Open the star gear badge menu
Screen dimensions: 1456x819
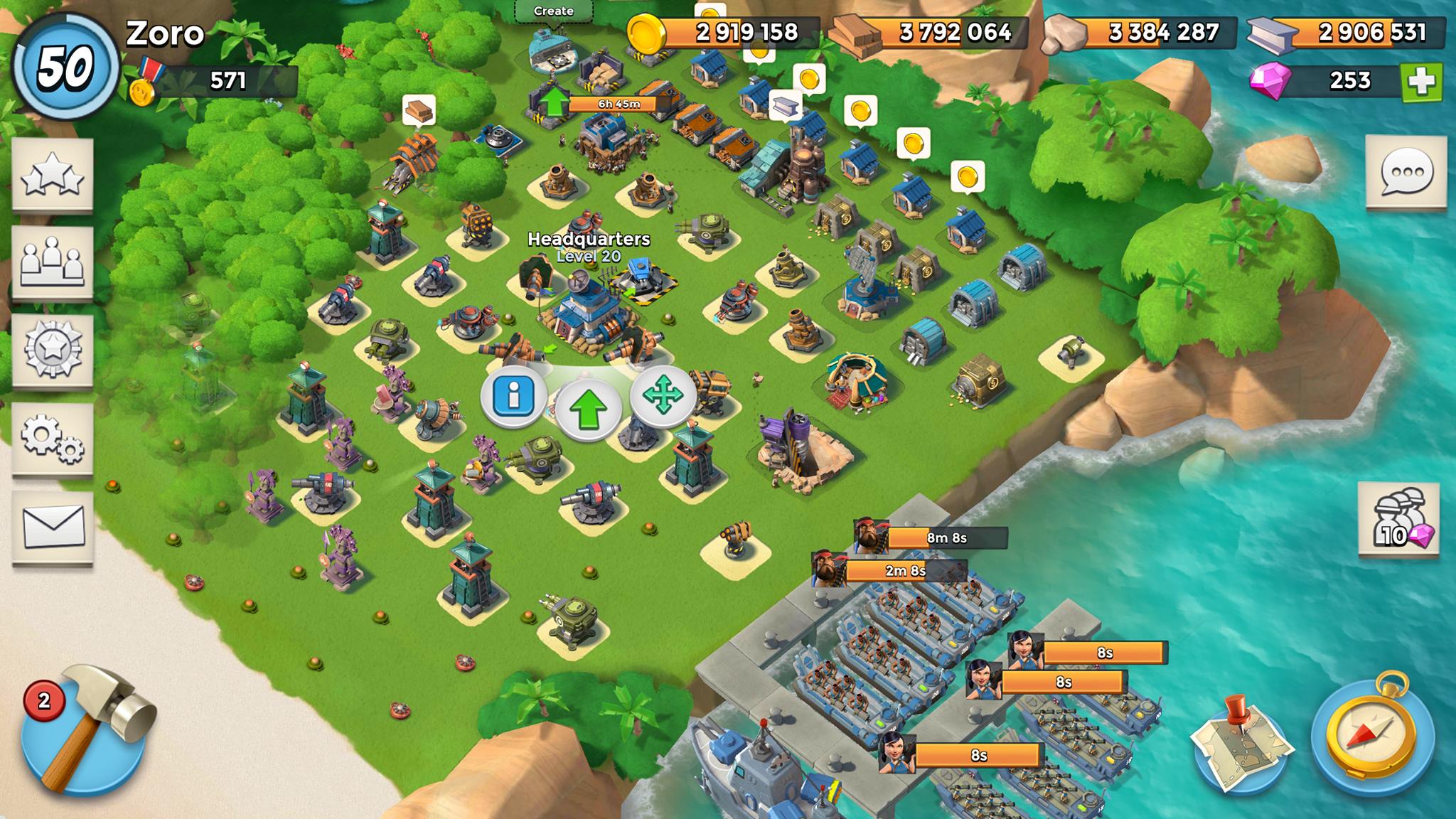53,350
